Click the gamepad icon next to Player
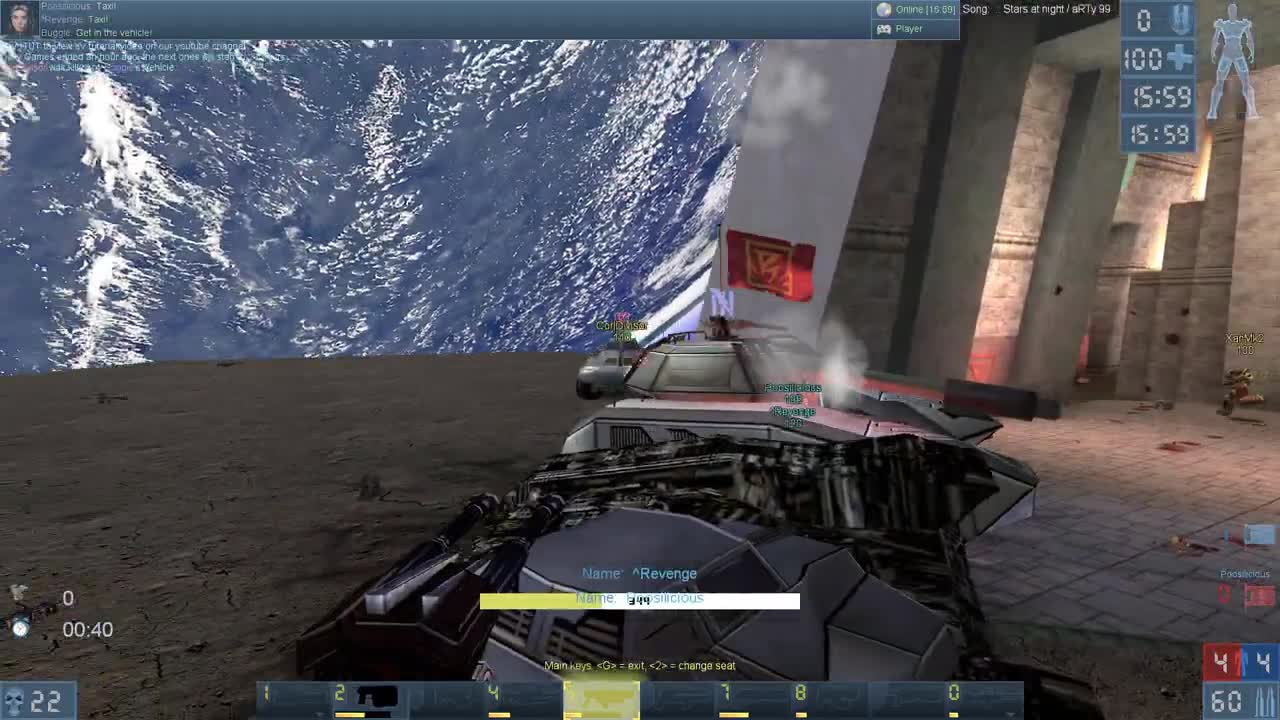The width and height of the screenshot is (1280, 720). click(884, 29)
